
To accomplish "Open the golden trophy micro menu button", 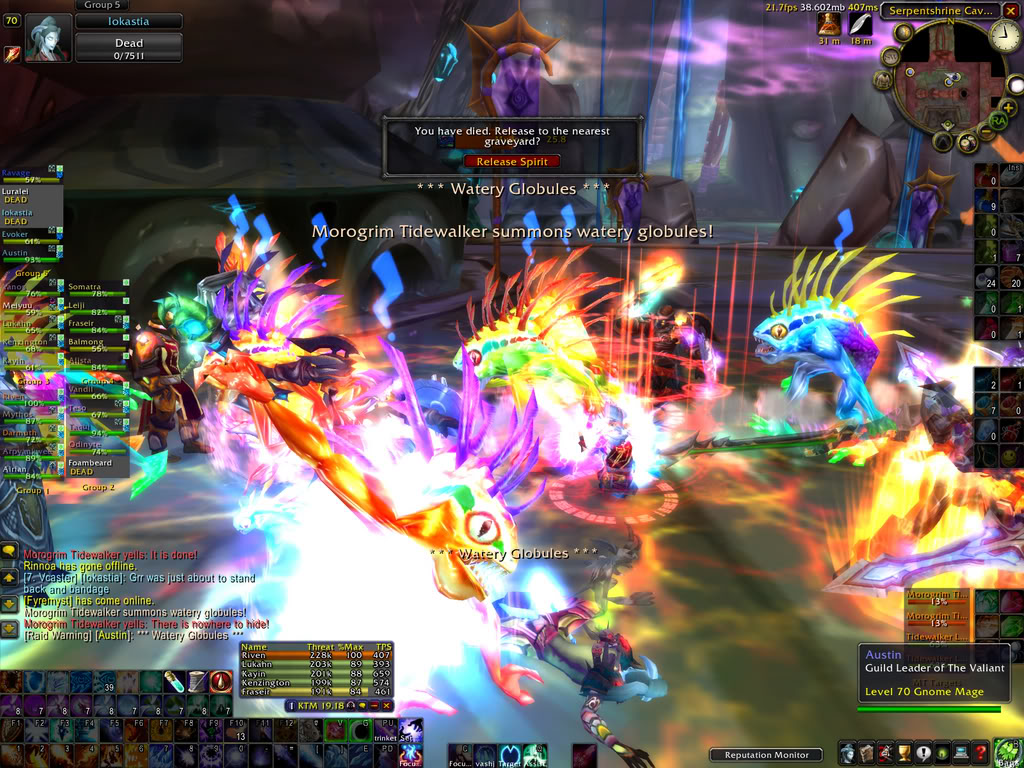I will (905, 753).
